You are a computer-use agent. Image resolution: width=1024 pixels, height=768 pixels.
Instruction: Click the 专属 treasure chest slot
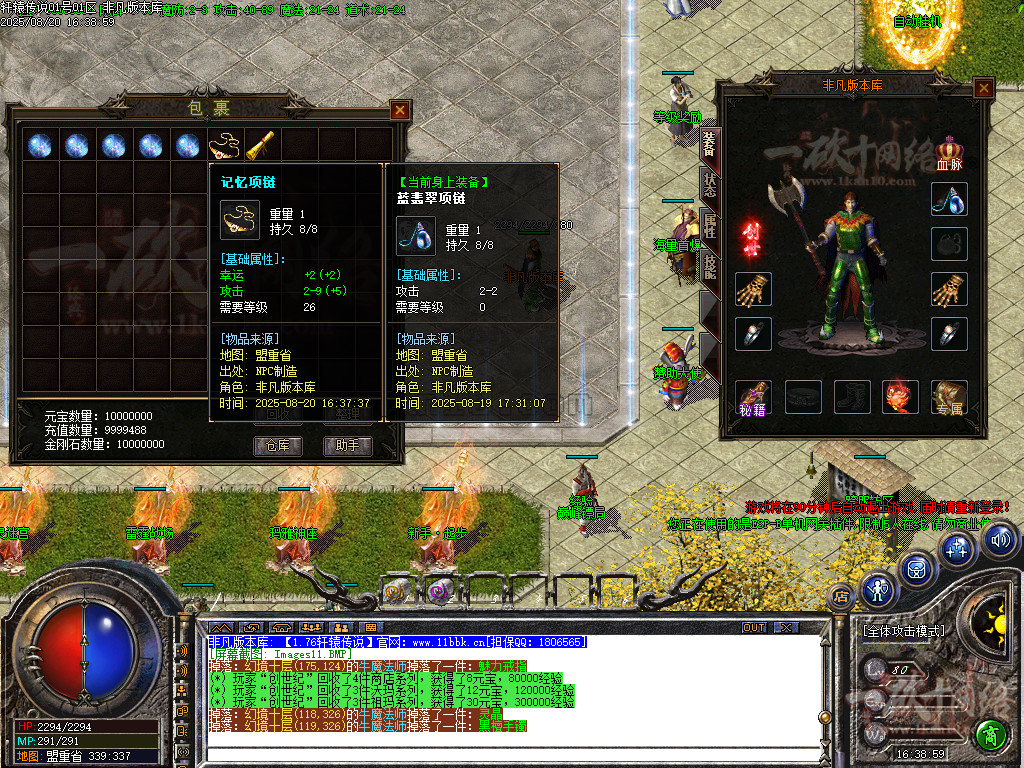pos(949,397)
